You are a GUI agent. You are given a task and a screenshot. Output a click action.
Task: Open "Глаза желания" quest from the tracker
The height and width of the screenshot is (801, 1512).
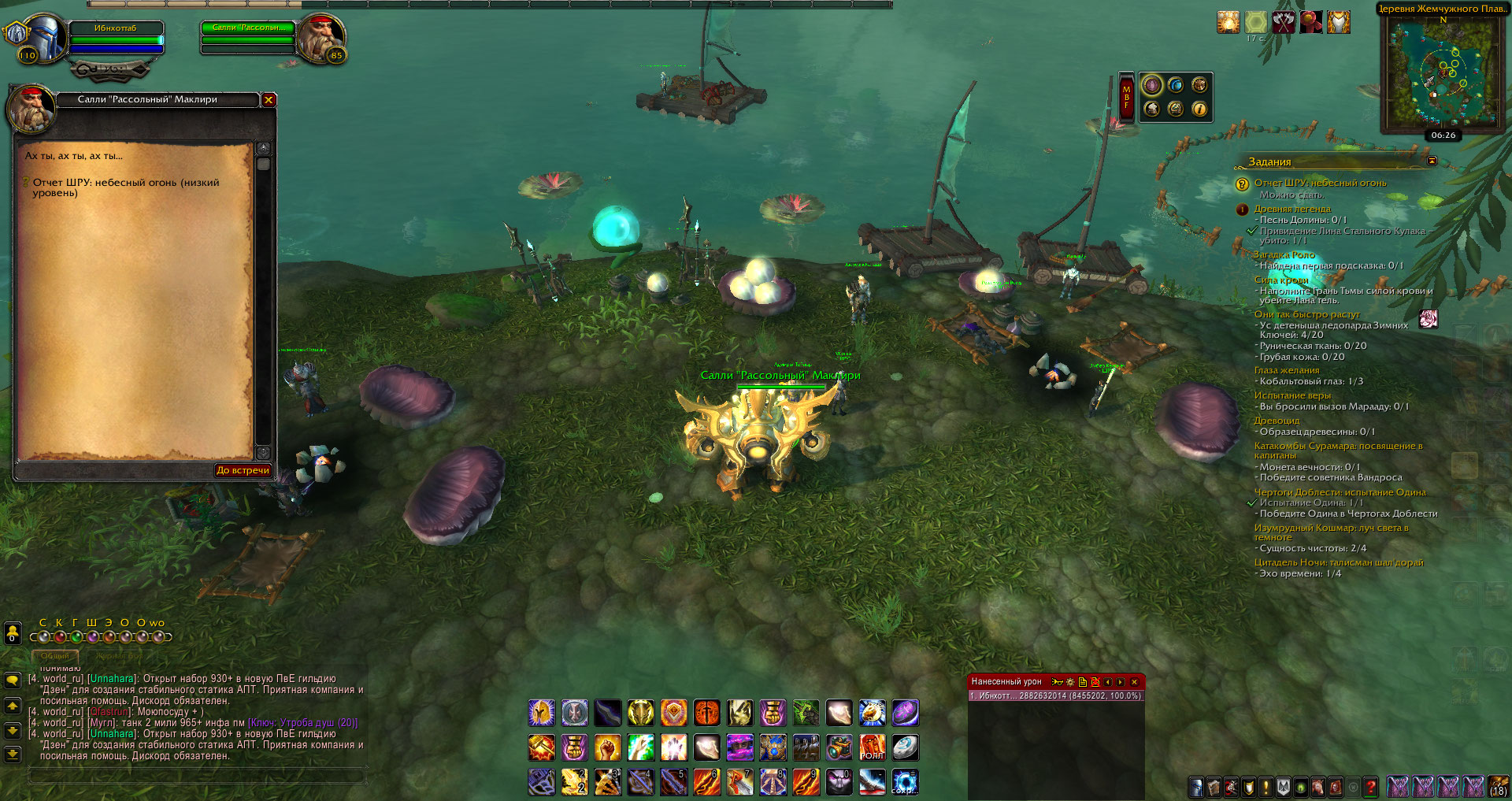[1287, 370]
